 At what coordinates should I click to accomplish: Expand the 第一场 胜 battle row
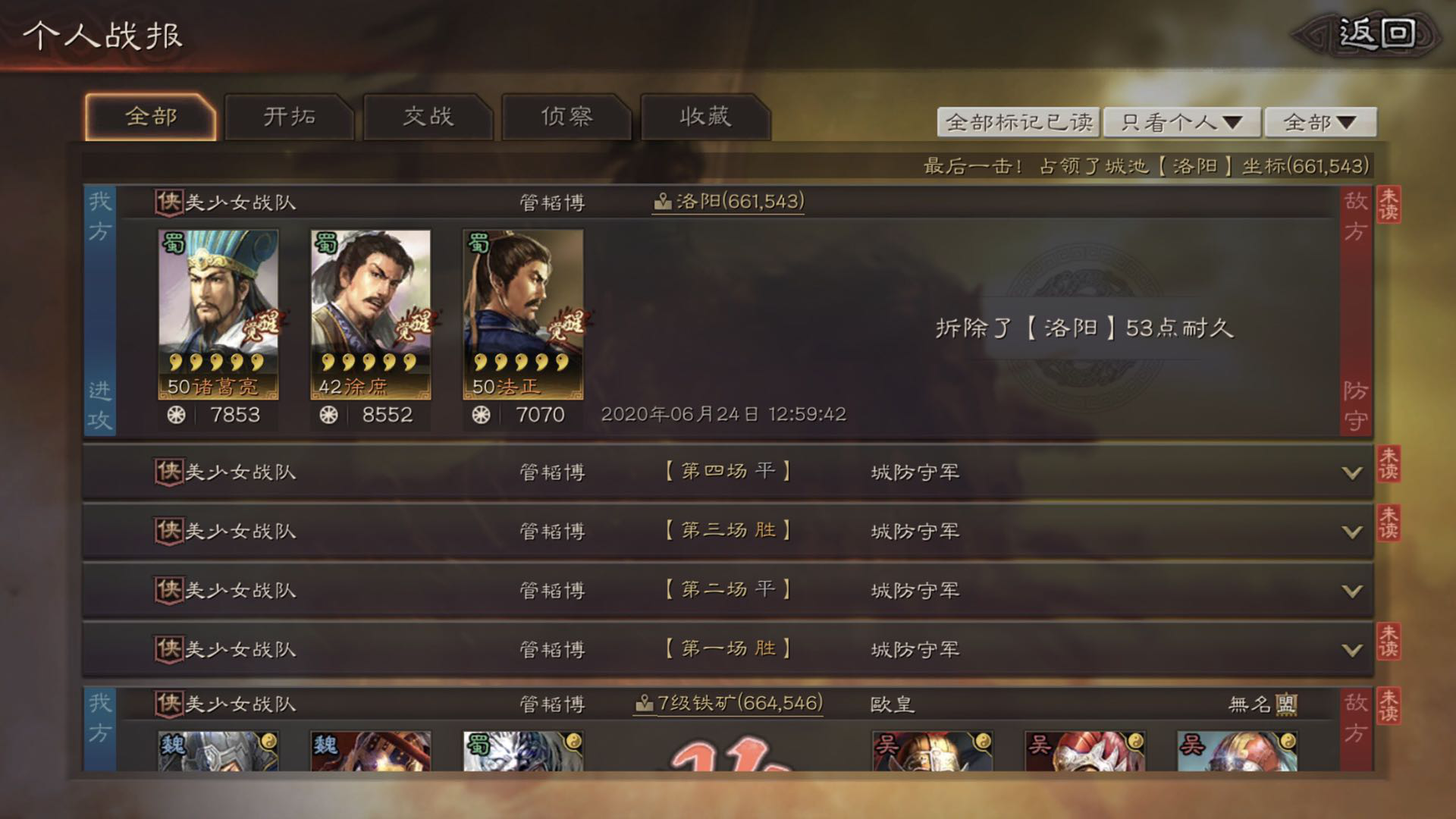click(x=1351, y=650)
